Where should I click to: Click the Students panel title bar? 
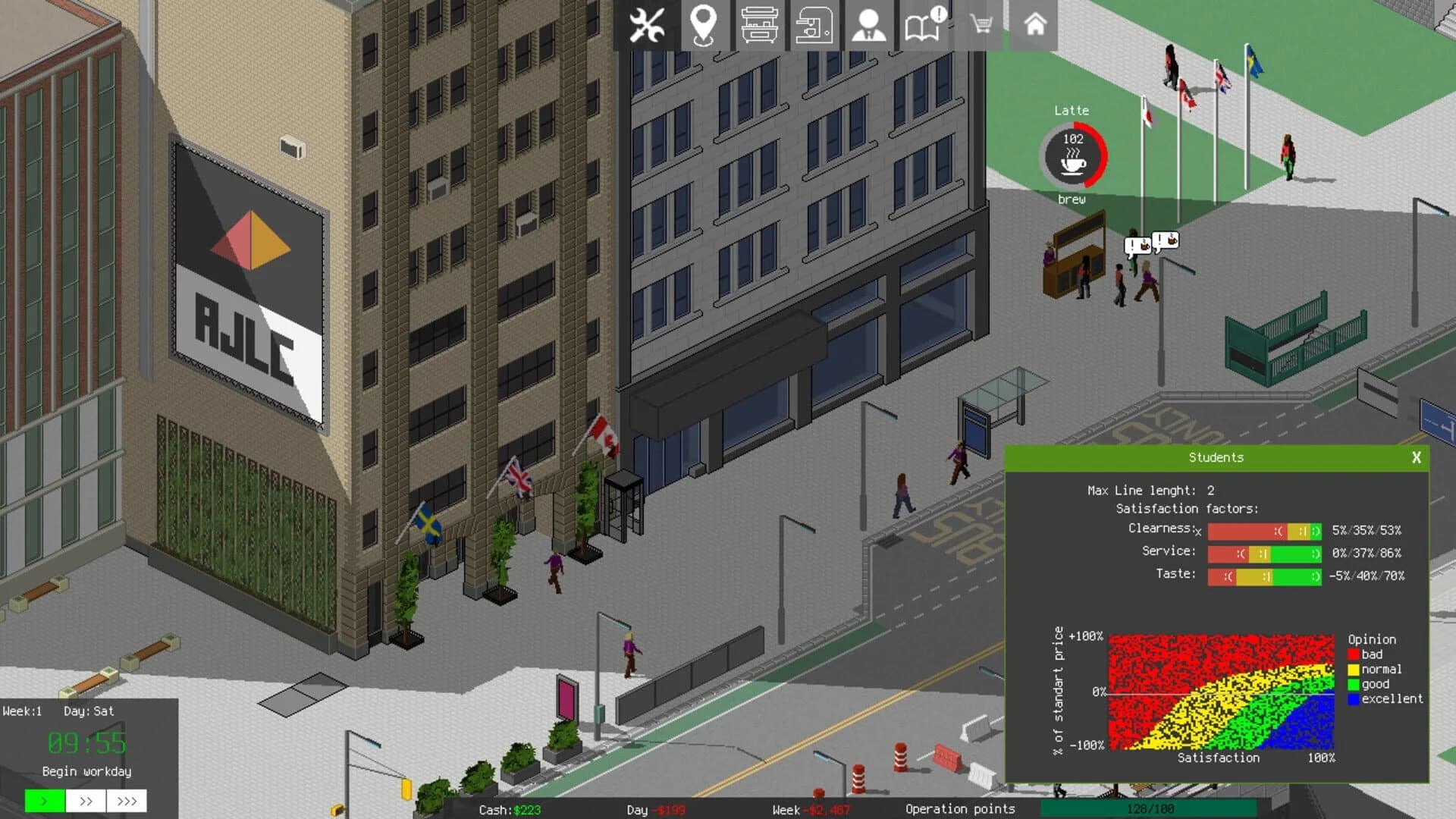tap(1217, 457)
